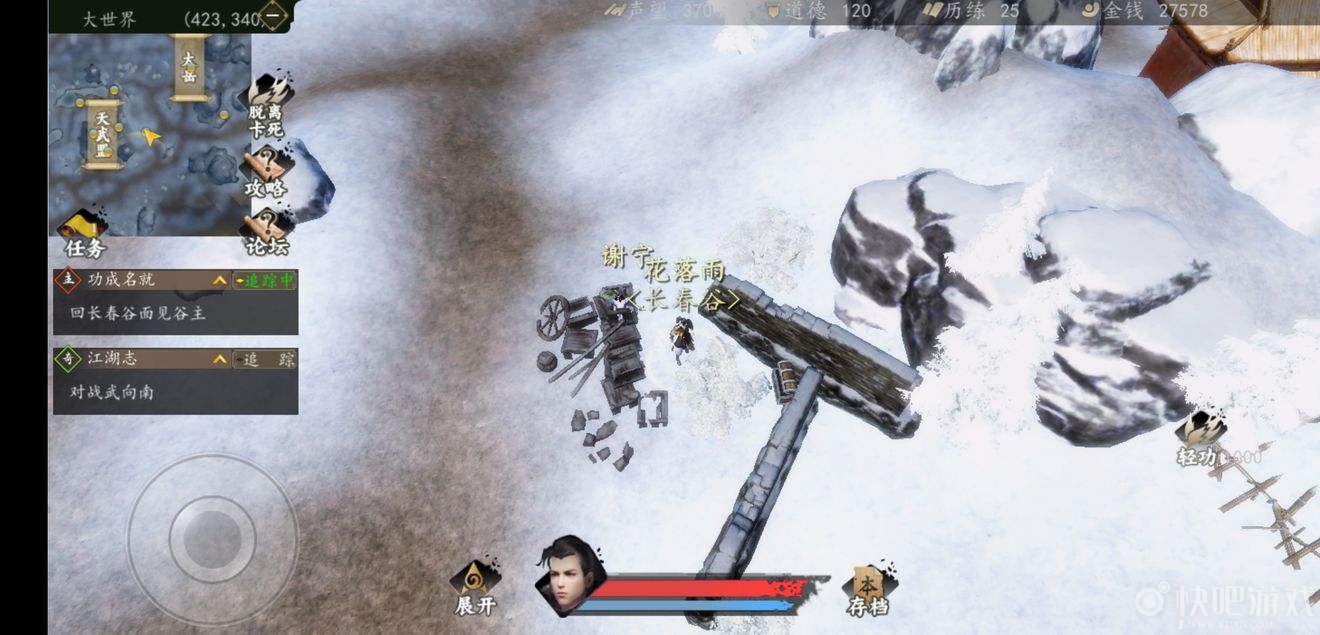This screenshot has width=1320, height=635.
Task: Track the 江湖志 quest with 追踪
Action: 265,360
